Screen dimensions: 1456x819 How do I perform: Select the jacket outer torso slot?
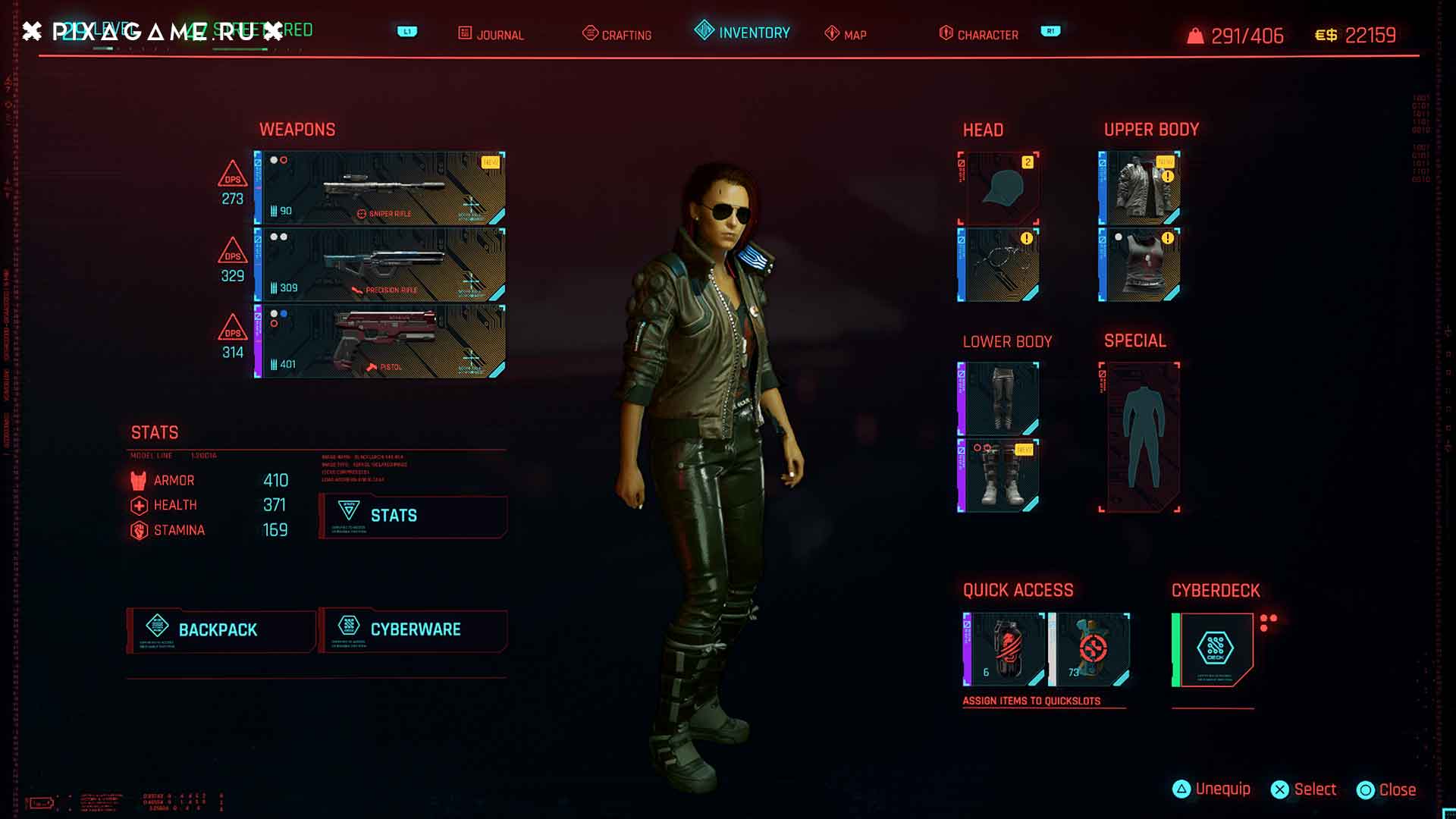coord(1140,188)
